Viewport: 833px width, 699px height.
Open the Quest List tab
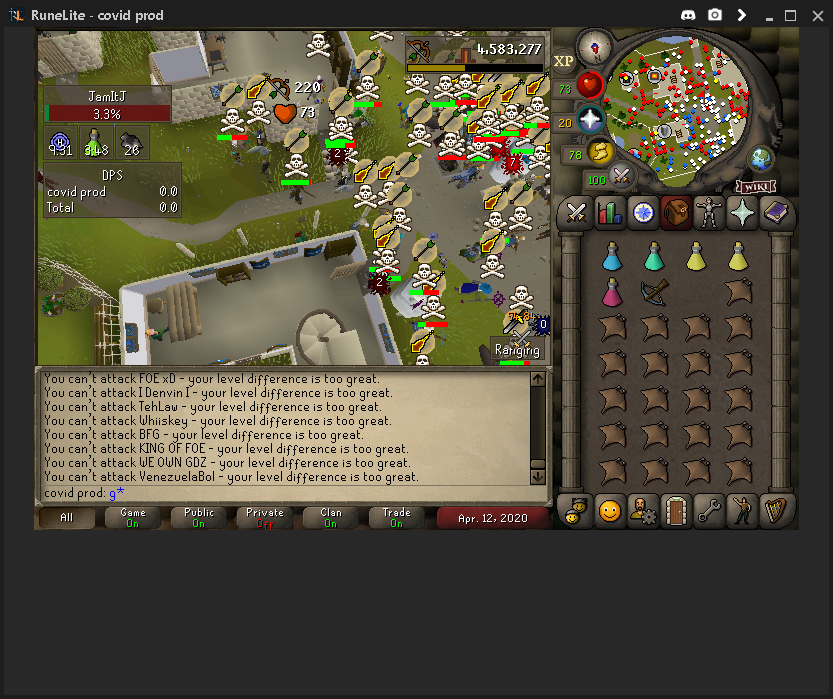tap(643, 212)
